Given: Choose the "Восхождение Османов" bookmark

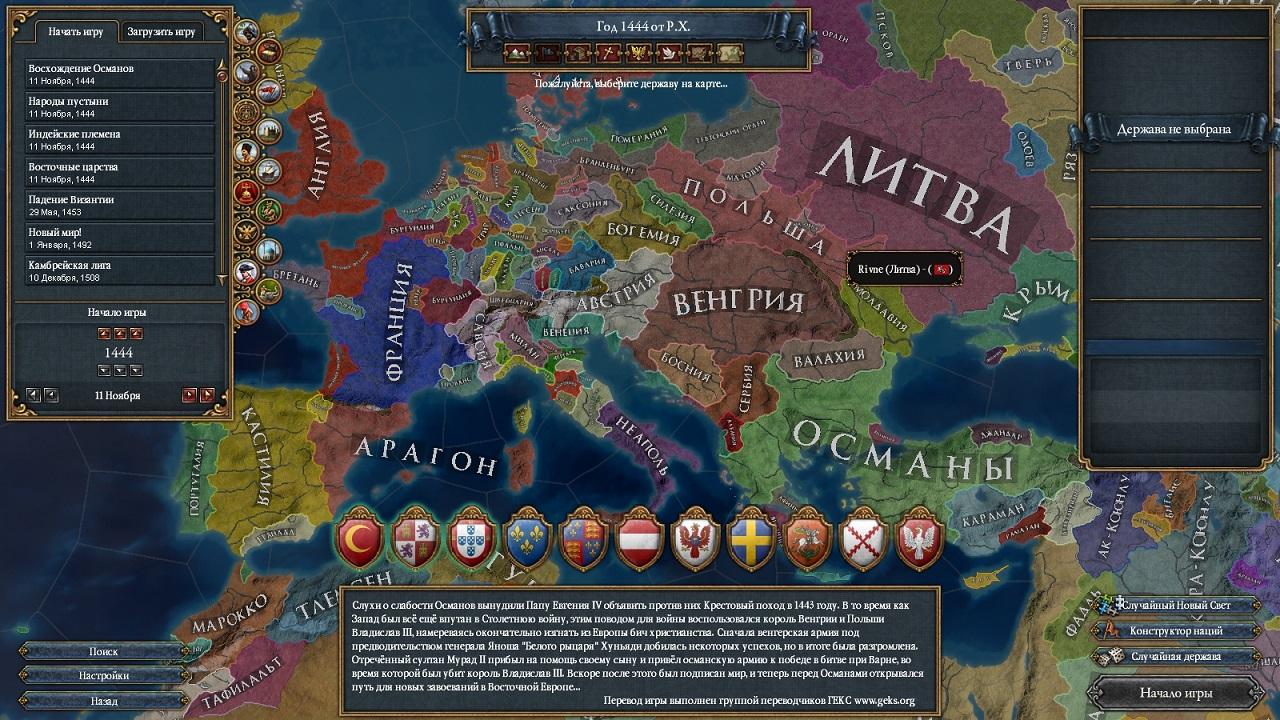Looking at the screenshot, I should (120, 73).
